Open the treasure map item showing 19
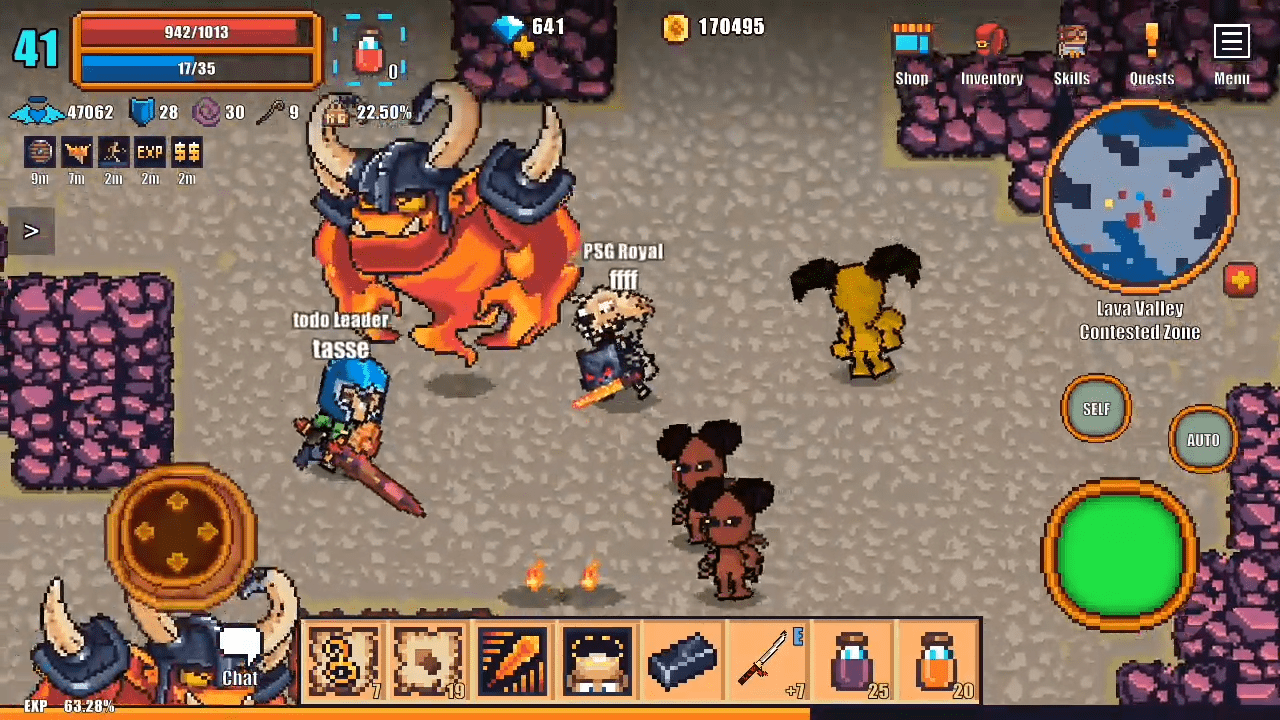 click(x=428, y=660)
